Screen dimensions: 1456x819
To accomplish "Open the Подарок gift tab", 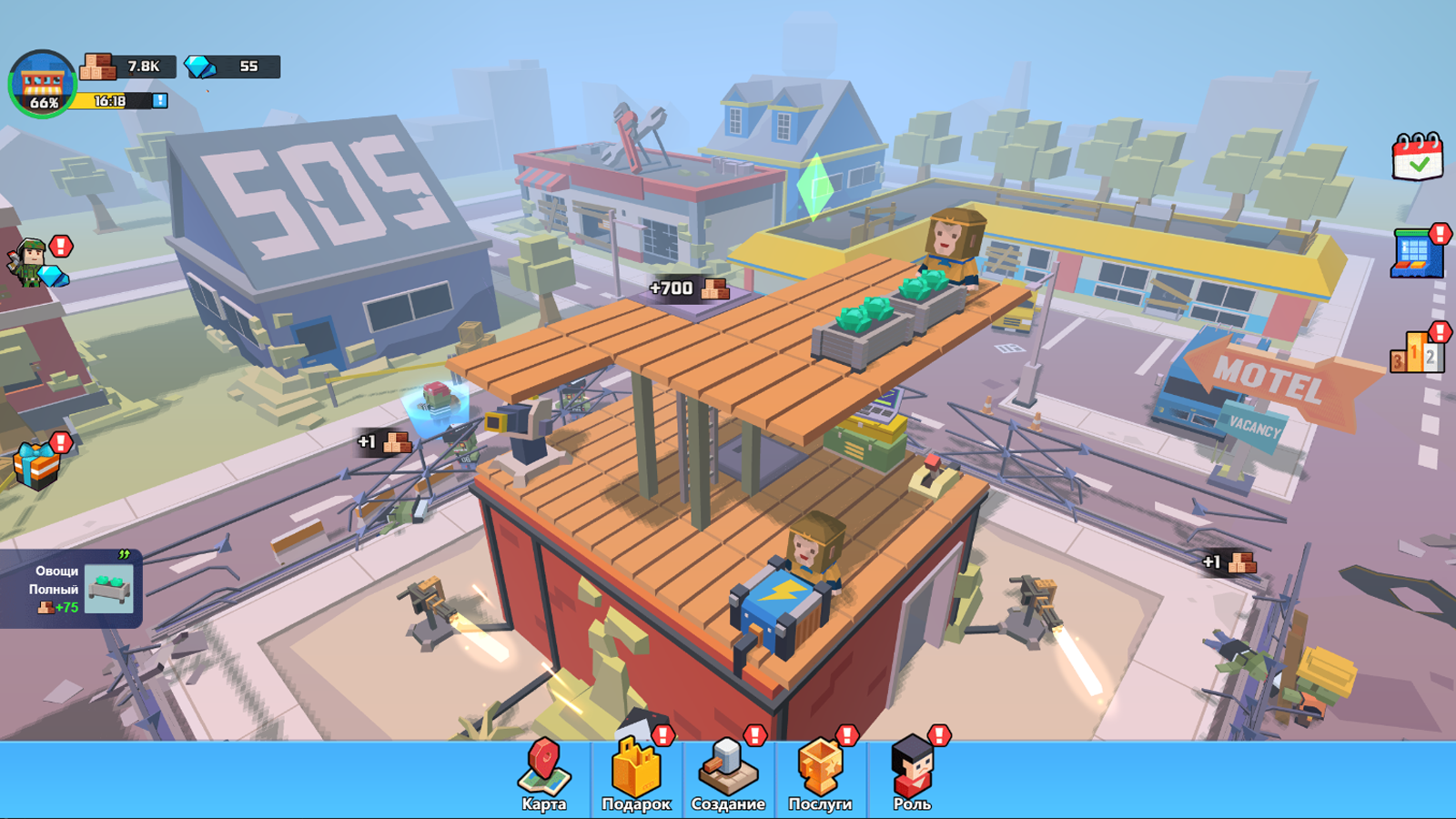I will pos(637,773).
